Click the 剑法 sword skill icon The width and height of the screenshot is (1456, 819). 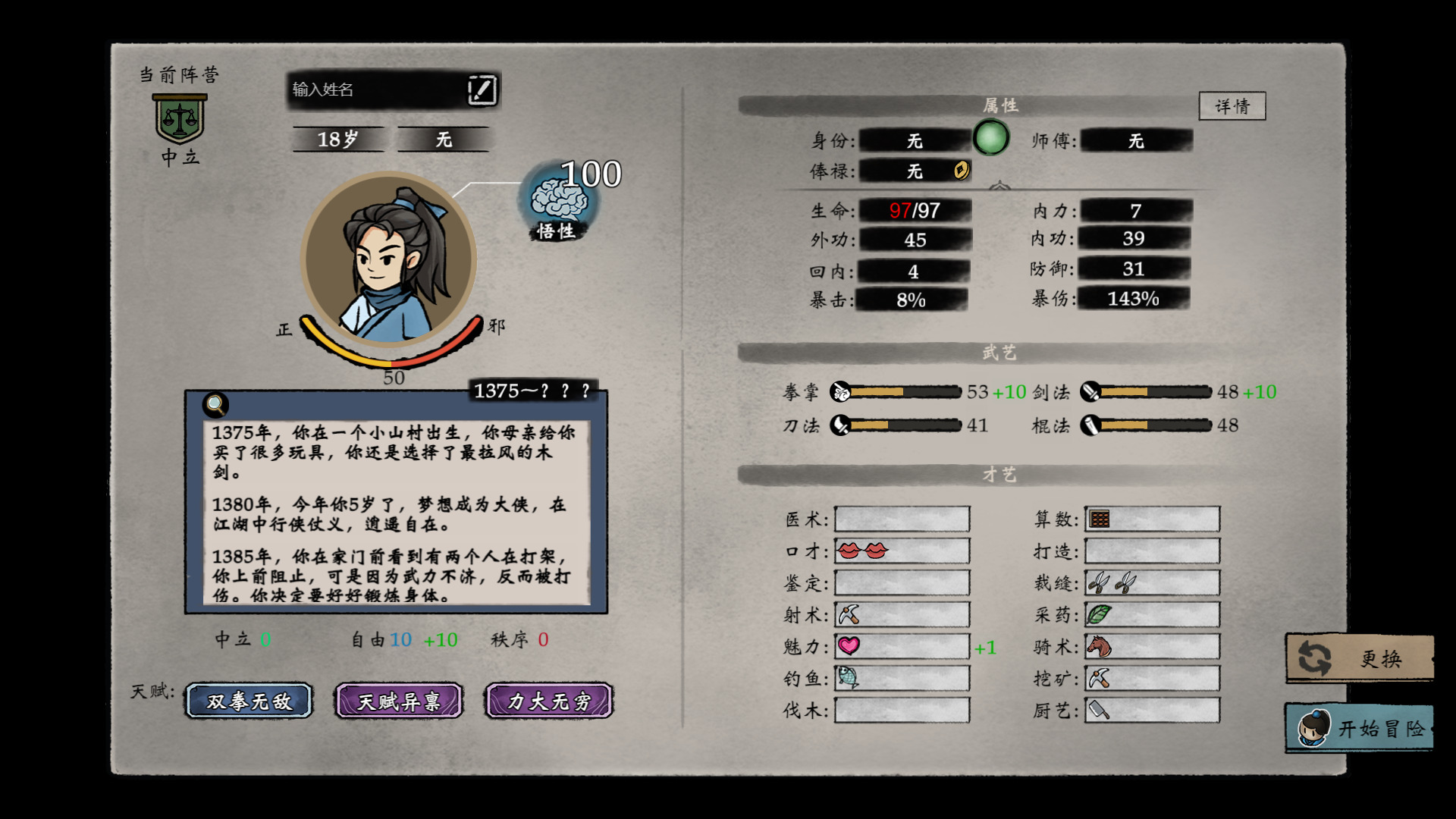1090,391
